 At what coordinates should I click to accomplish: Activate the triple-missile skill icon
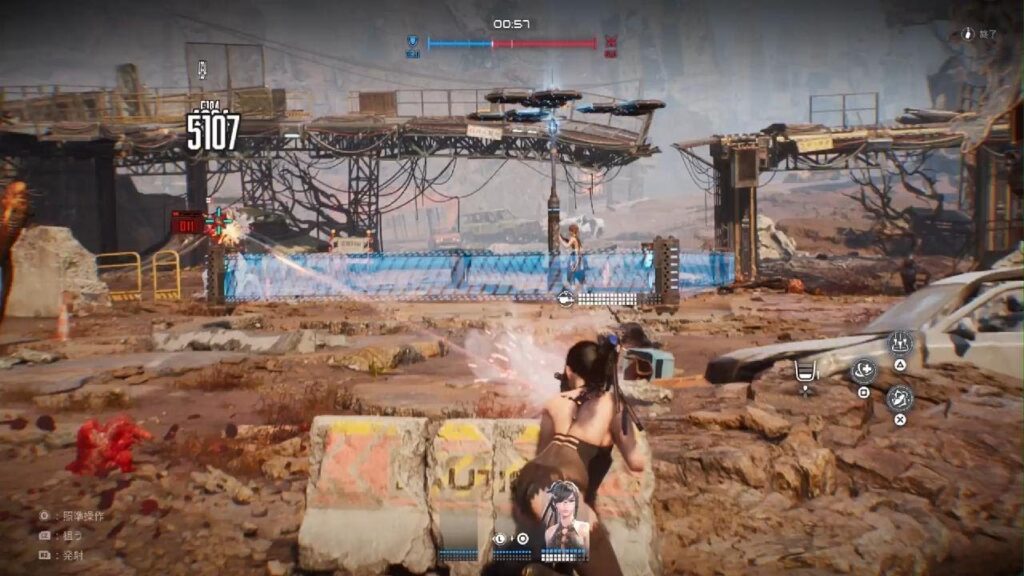point(900,342)
